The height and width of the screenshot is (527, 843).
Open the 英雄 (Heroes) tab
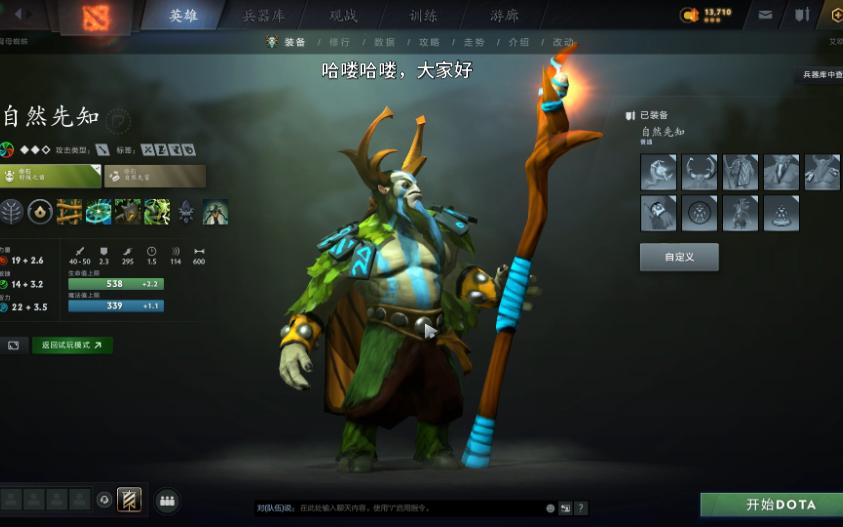[183, 15]
